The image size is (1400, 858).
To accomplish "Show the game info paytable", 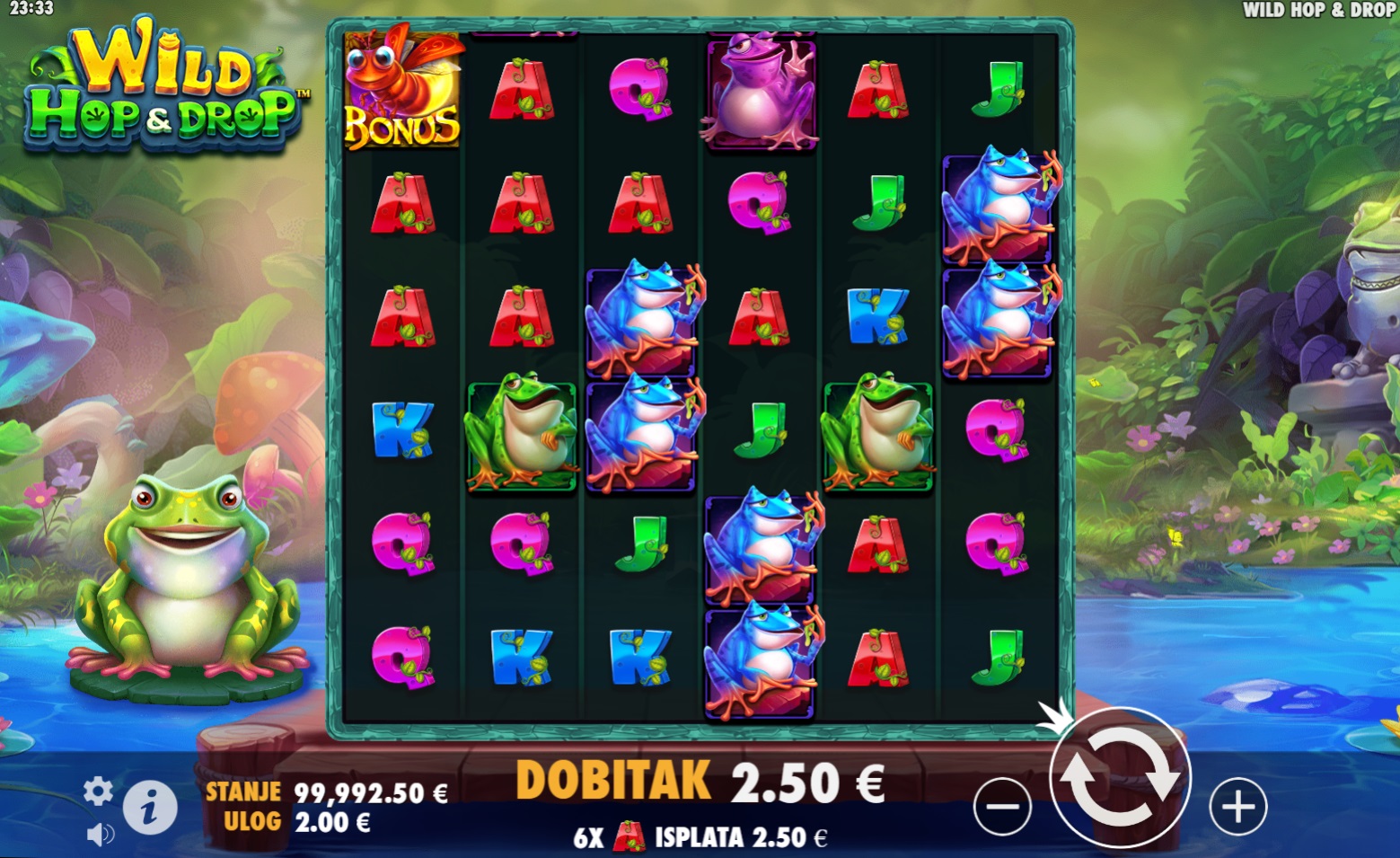I will [x=149, y=808].
